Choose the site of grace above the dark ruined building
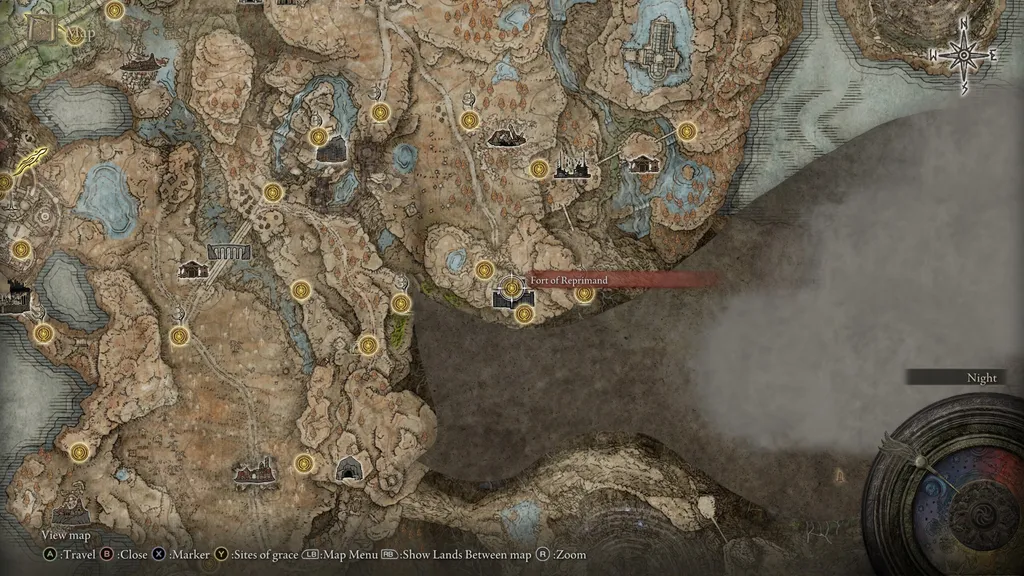Image resolution: width=1024 pixels, height=576 pixels. 319,136
